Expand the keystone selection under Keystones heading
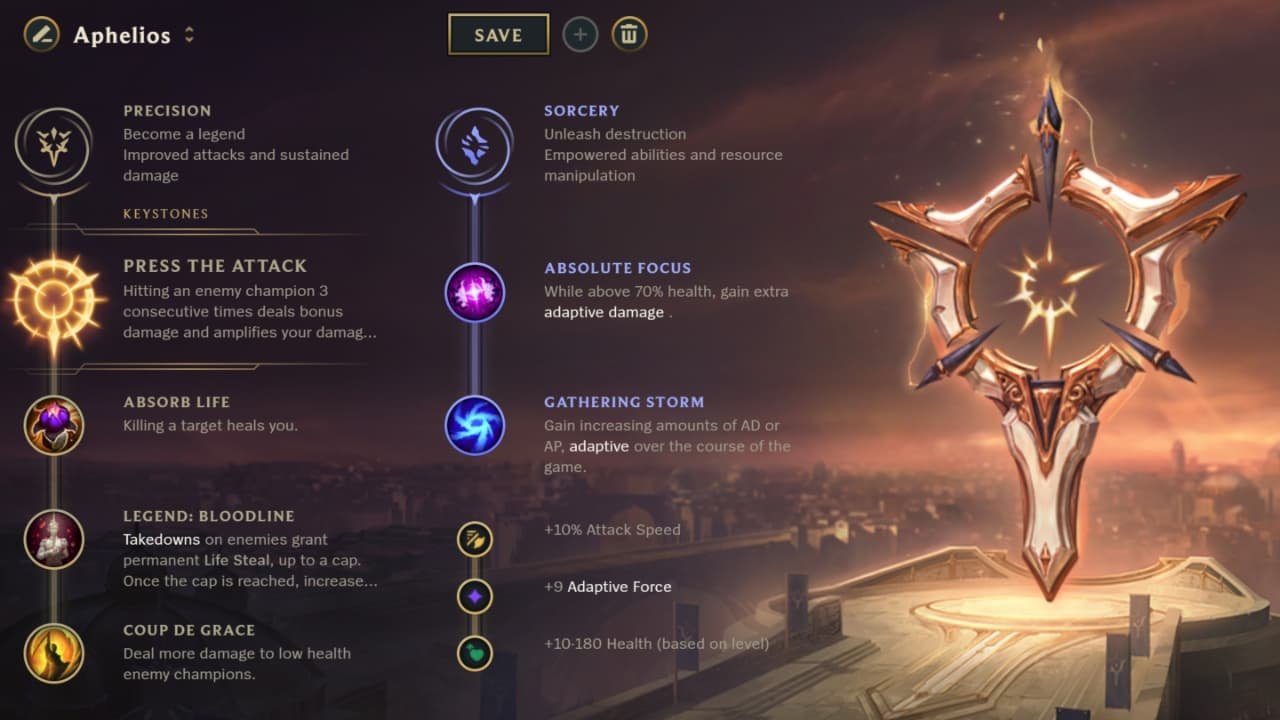The width and height of the screenshot is (1280, 720). point(166,213)
